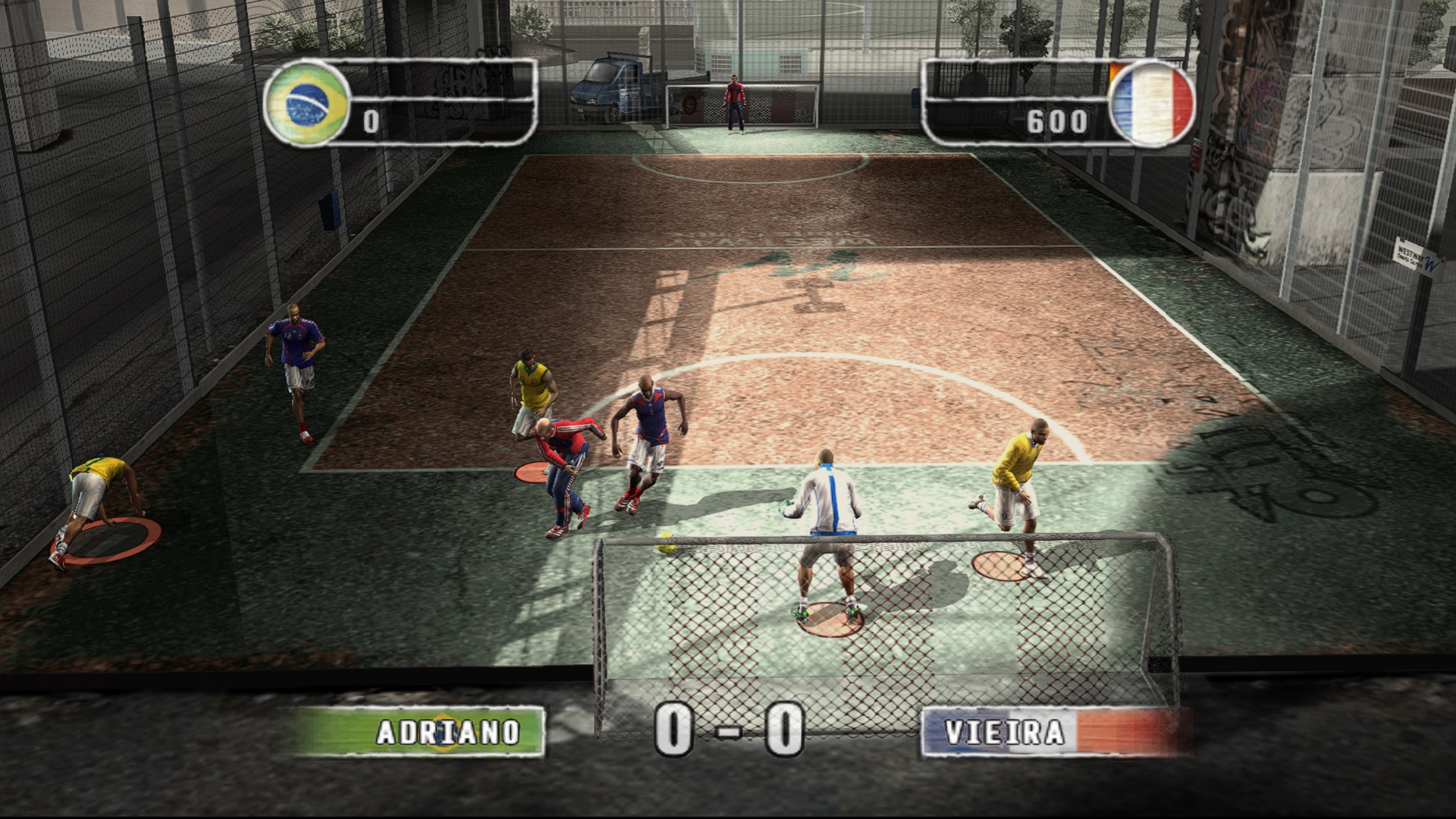Click the Brazil flag team badge
This screenshot has width=1456, height=819.
[306, 104]
